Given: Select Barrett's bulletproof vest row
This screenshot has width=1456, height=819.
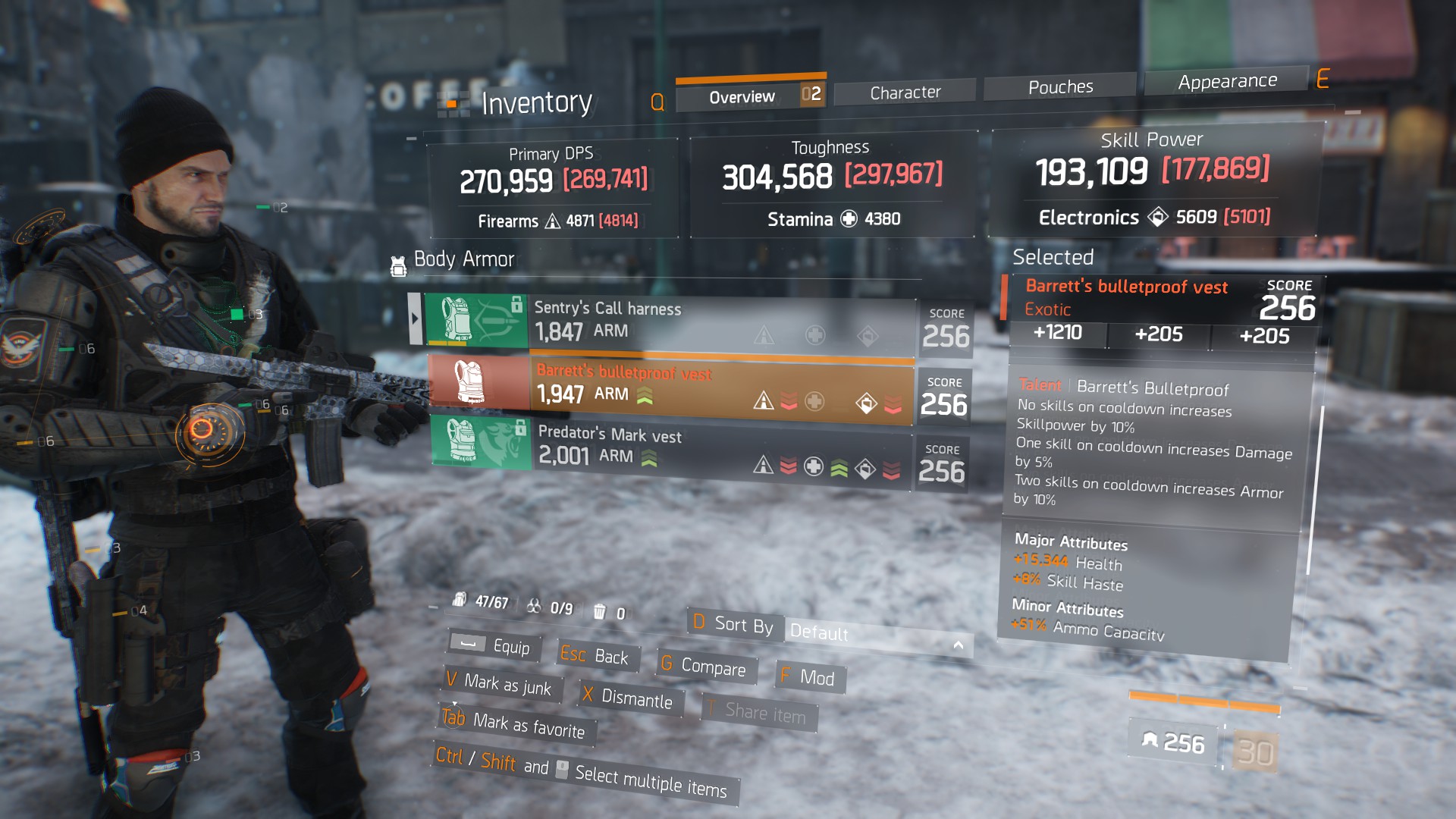Looking at the screenshot, I should coord(671,387).
